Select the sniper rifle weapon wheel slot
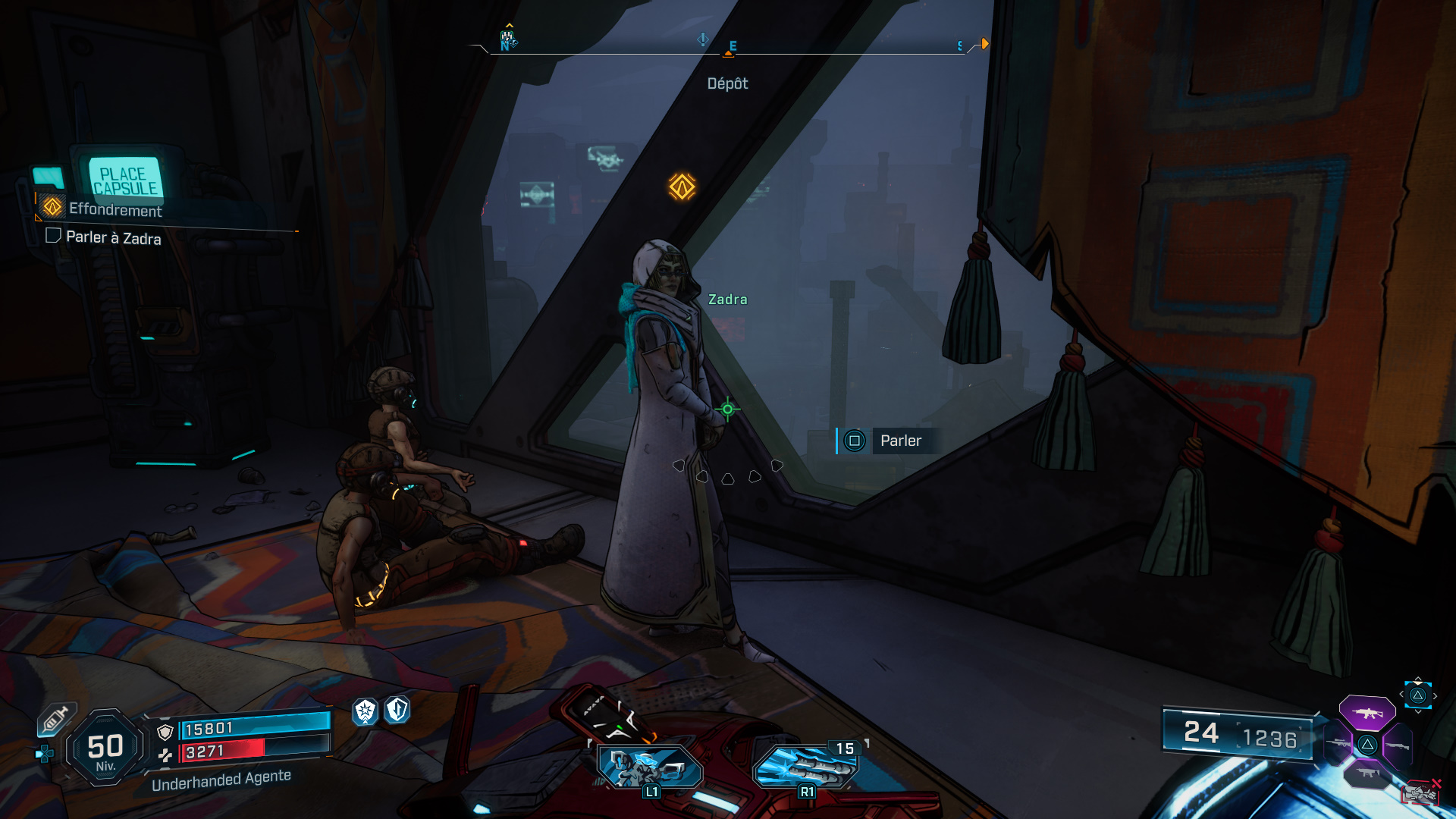This screenshot has width=1456, height=819. [x=1338, y=743]
